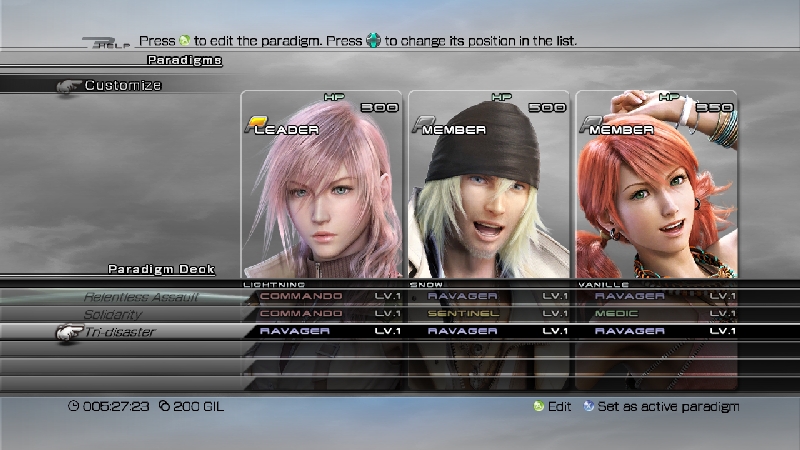800x450 pixels.
Task: Select Snow's member portrait card
Action: pyautogui.click(x=488, y=185)
